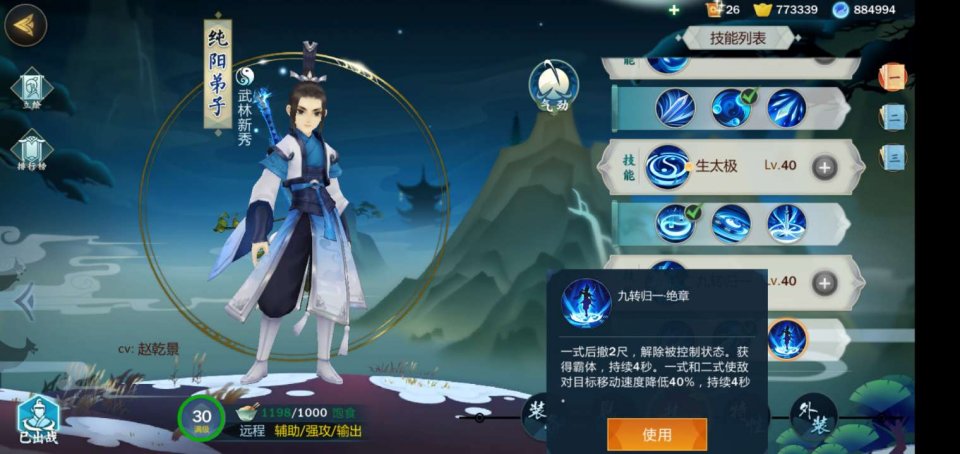Choose the highlighted 九转归一 variant icon
Viewport: 960px width, 454px height.
point(787,338)
